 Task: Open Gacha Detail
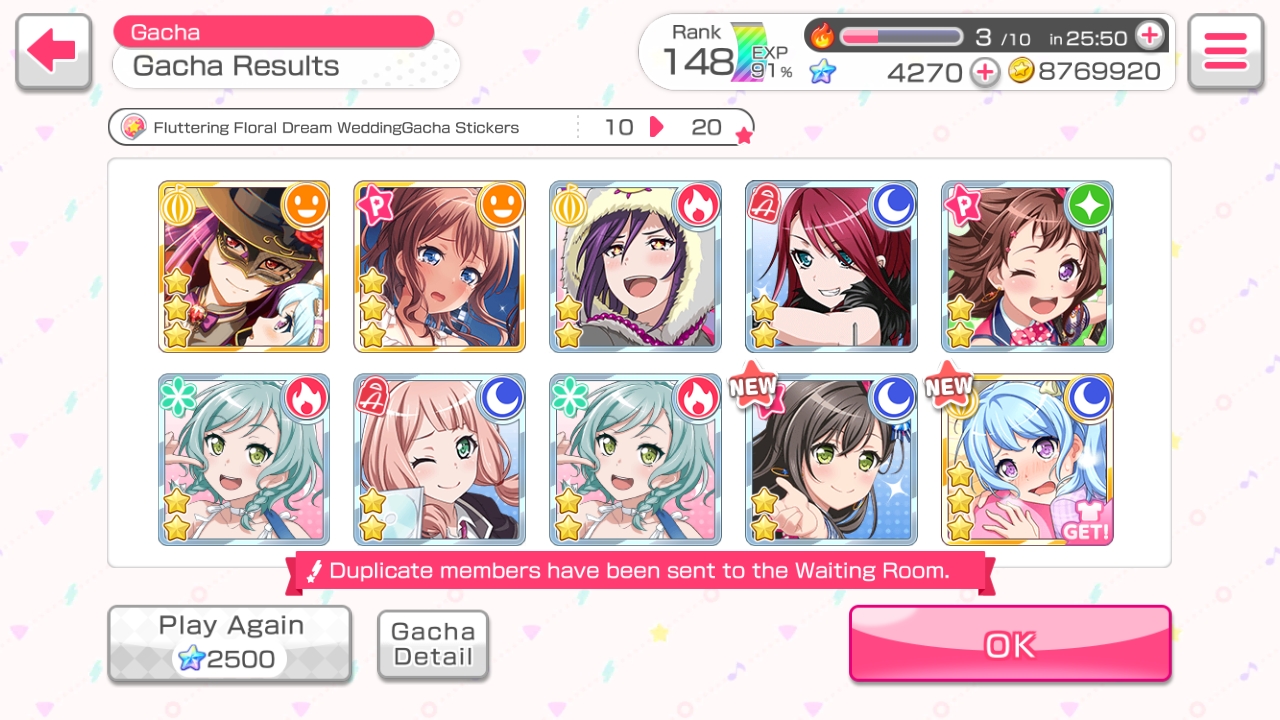432,645
